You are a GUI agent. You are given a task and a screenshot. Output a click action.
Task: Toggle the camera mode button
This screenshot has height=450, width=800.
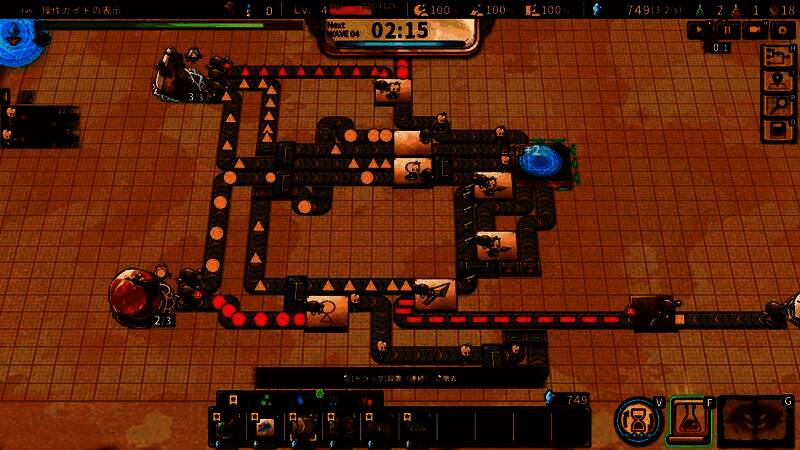(754, 31)
